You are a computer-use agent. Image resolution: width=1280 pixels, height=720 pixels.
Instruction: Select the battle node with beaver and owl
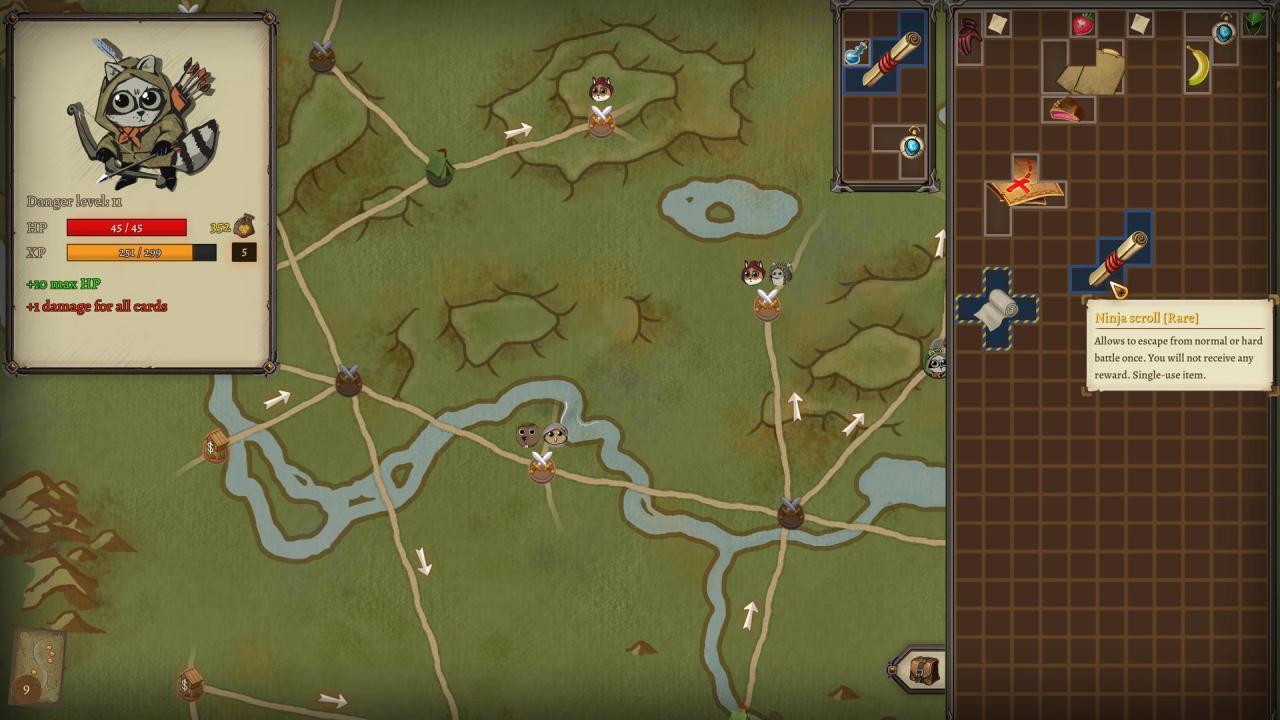pos(541,462)
